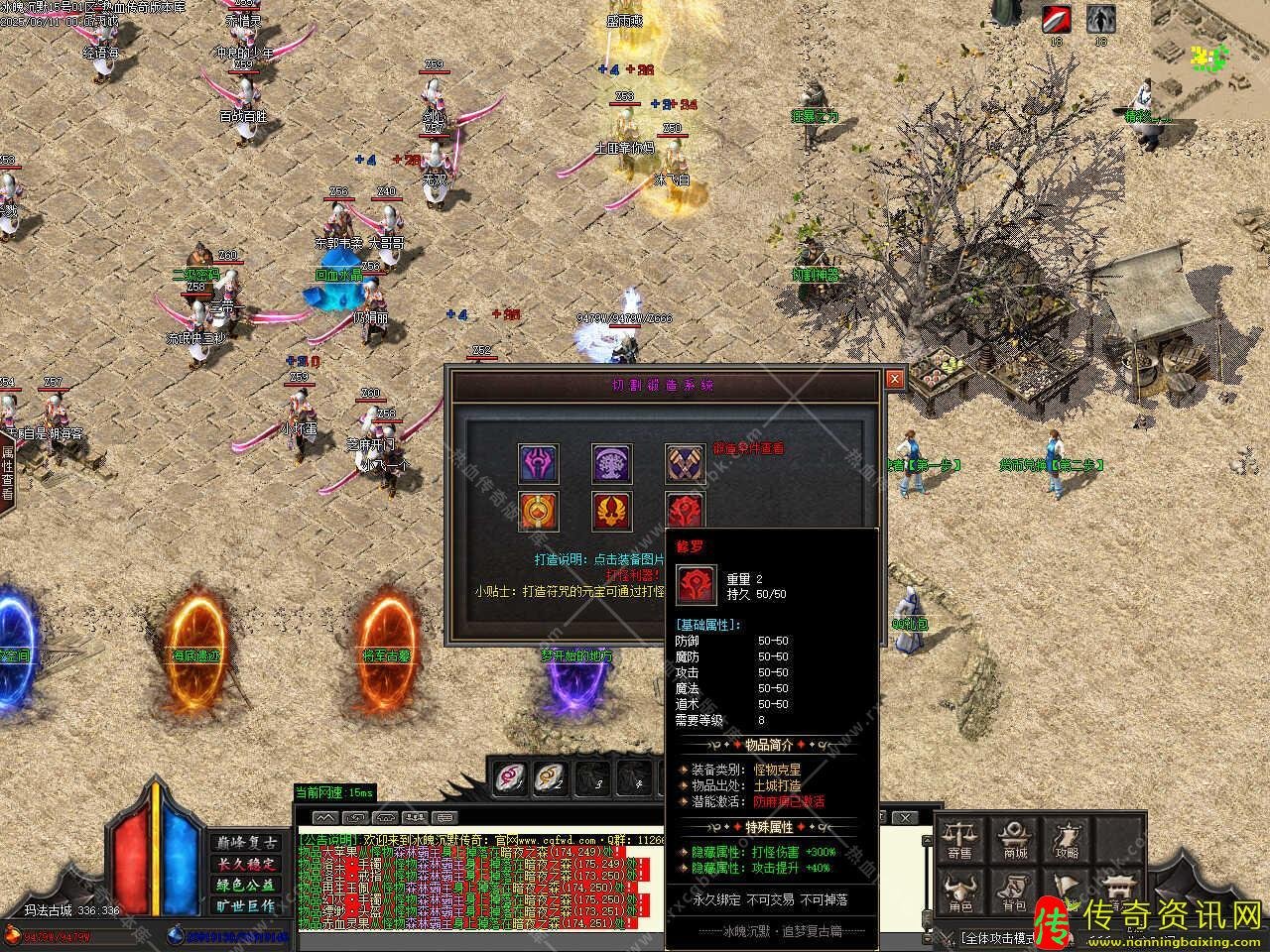The width and height of the screenshot is (1270, 952).
Task: Select the orange ring emblem forge item
Action: [539, 511]
